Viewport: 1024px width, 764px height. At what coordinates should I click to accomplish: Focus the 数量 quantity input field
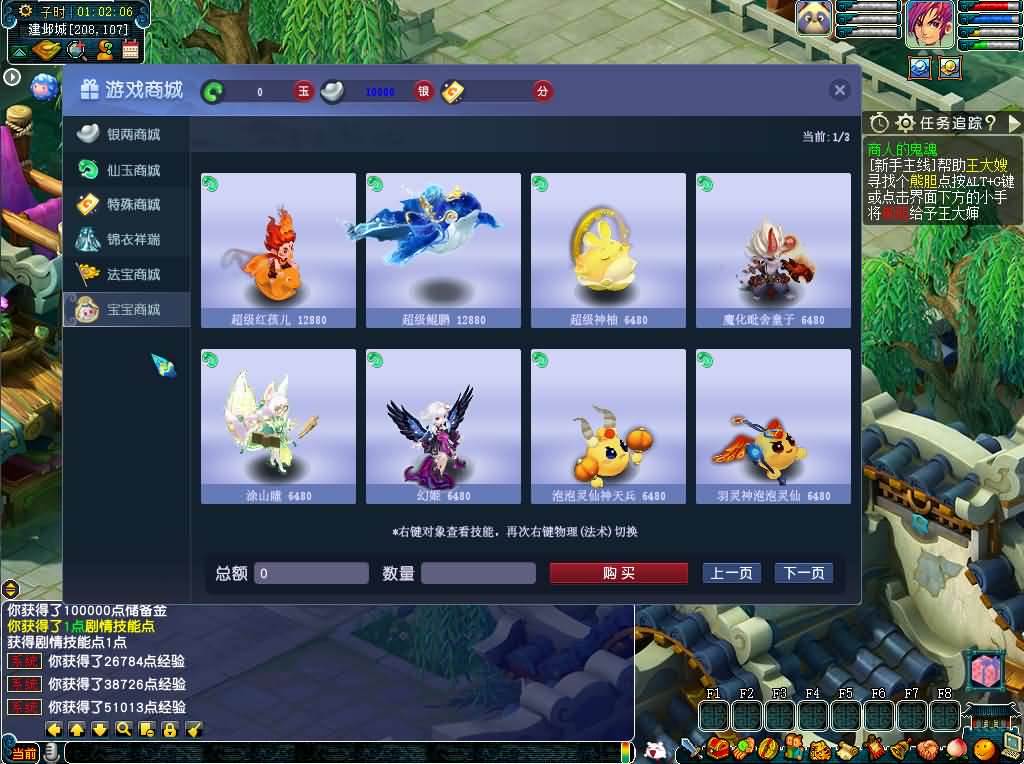coord(479,573)
